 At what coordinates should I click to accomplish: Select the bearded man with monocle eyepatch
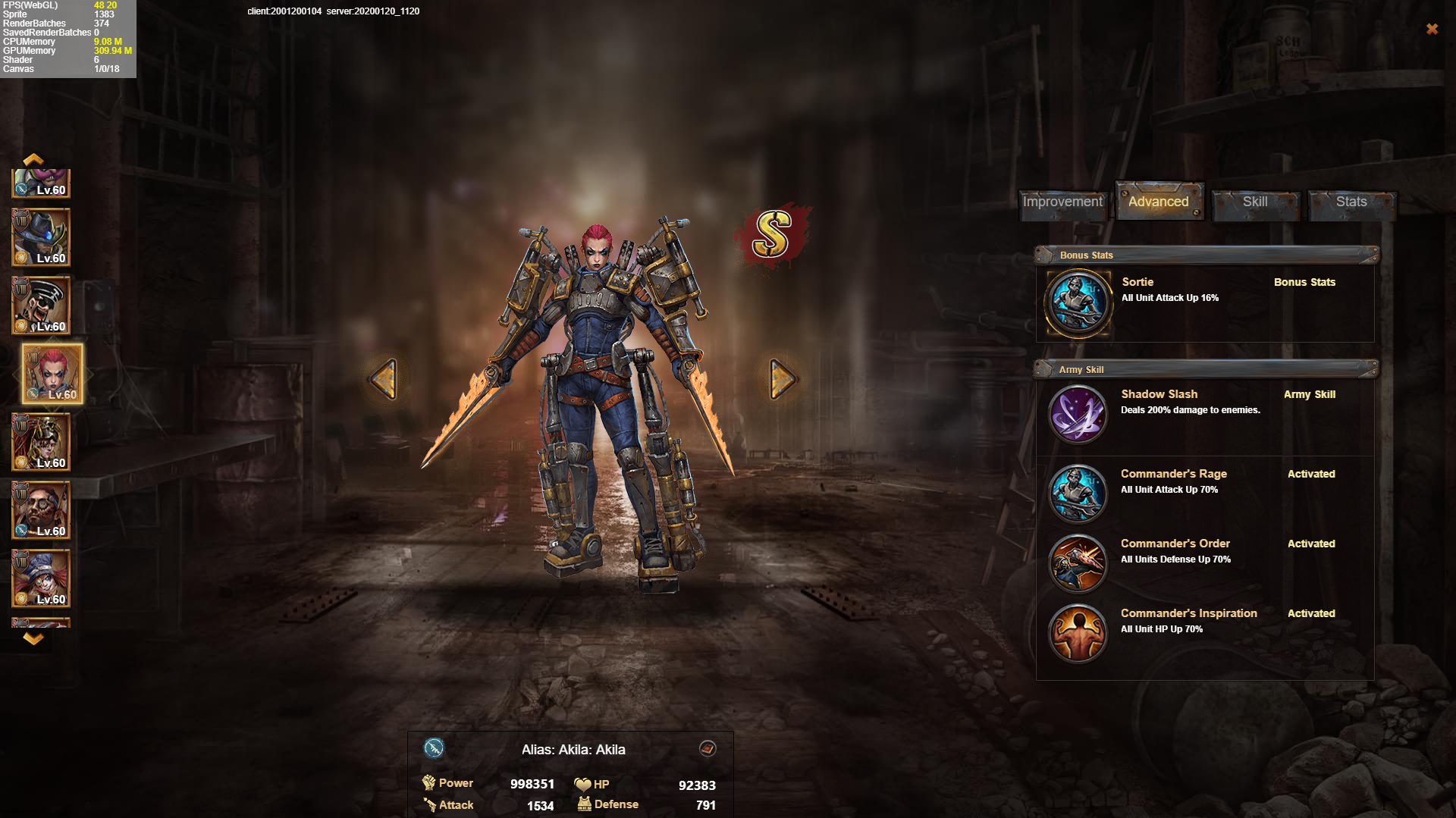(x=41, y=510)
